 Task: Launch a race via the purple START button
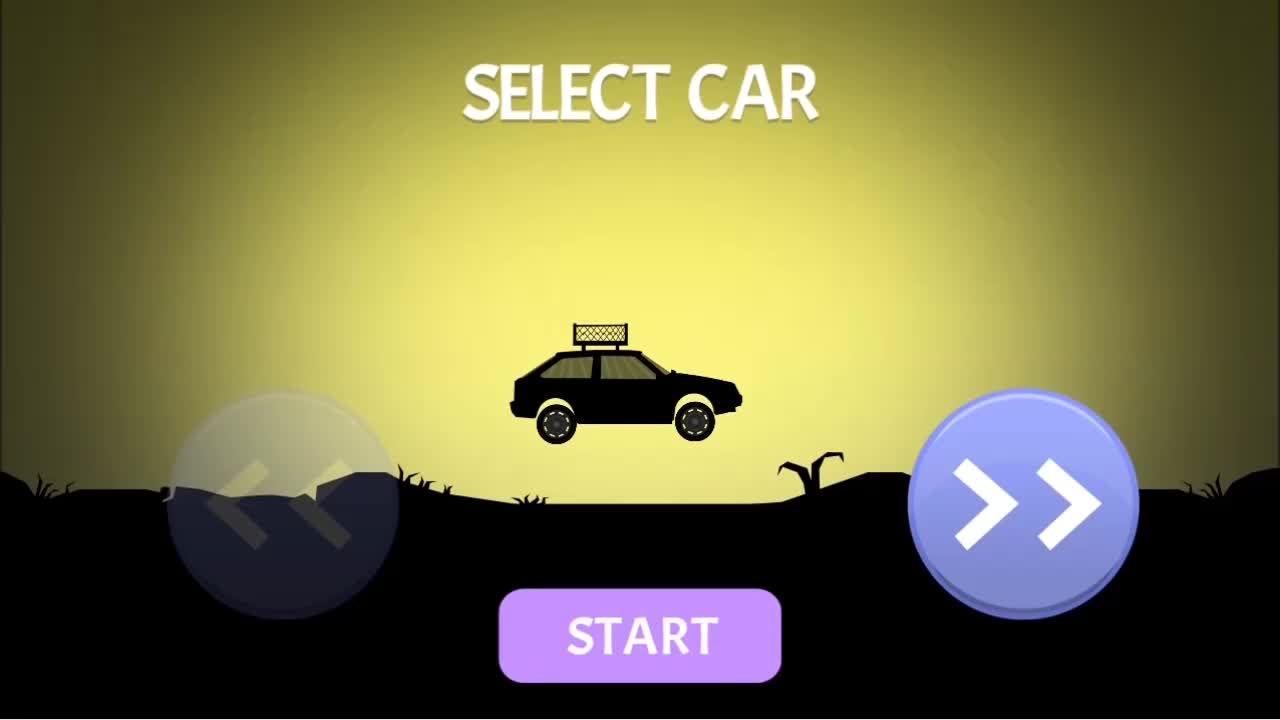[x=640, y=635]
